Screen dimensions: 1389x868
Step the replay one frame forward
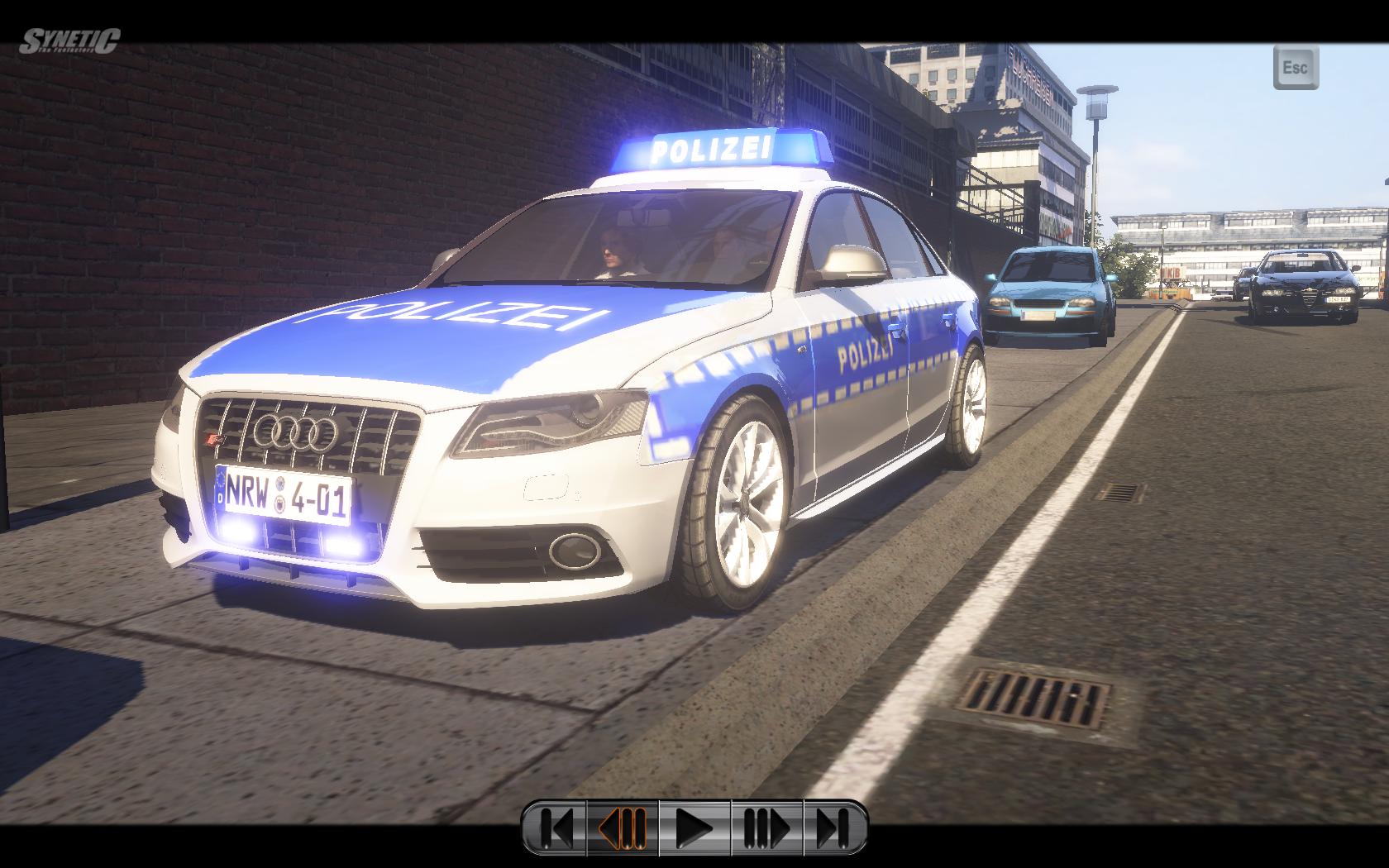[766, 827]
